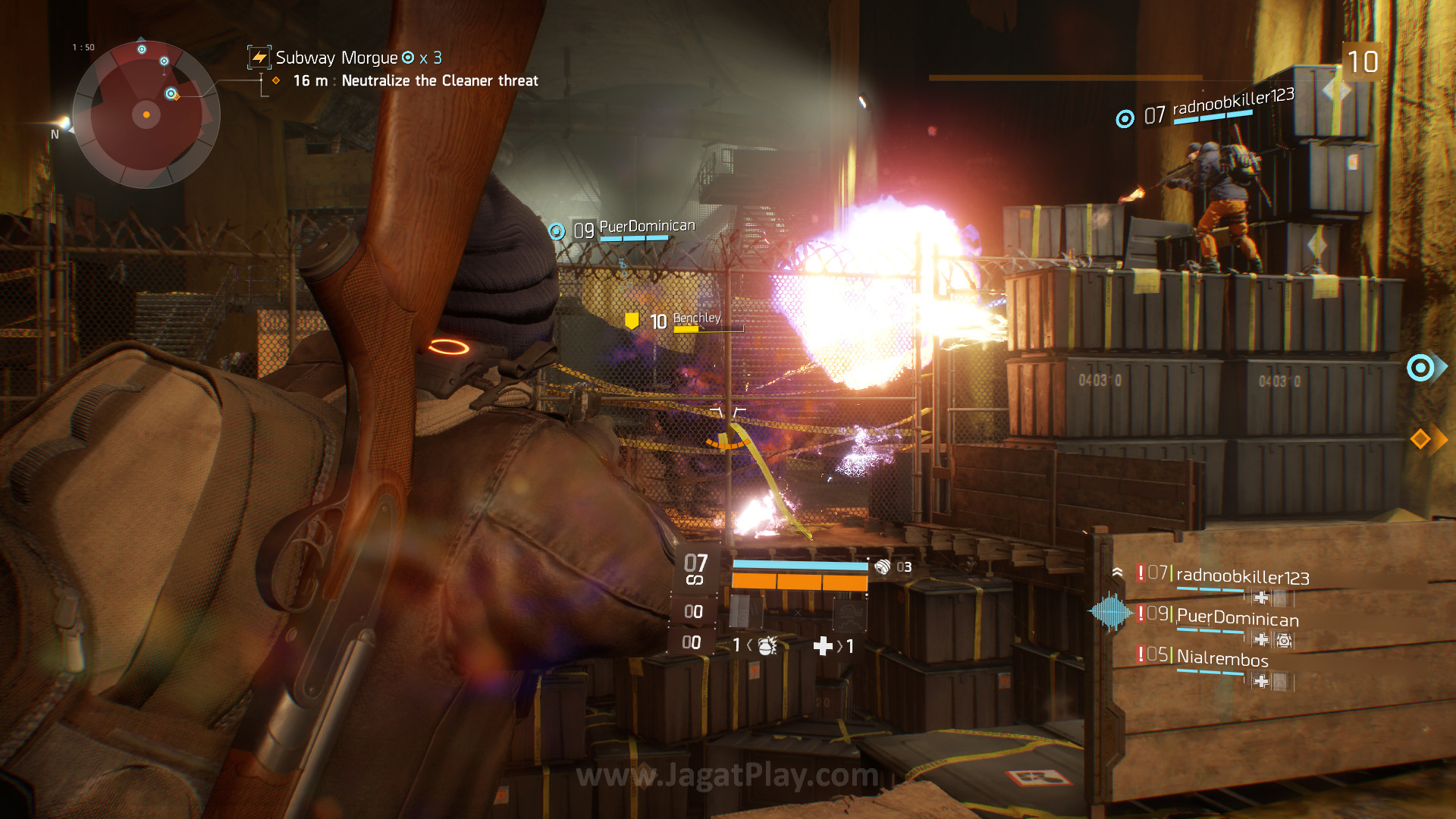Click radnoobkiller123's floating name tag
Image resolution: width=1456 pixels, height=819 pixels.
click(1232, 102)
